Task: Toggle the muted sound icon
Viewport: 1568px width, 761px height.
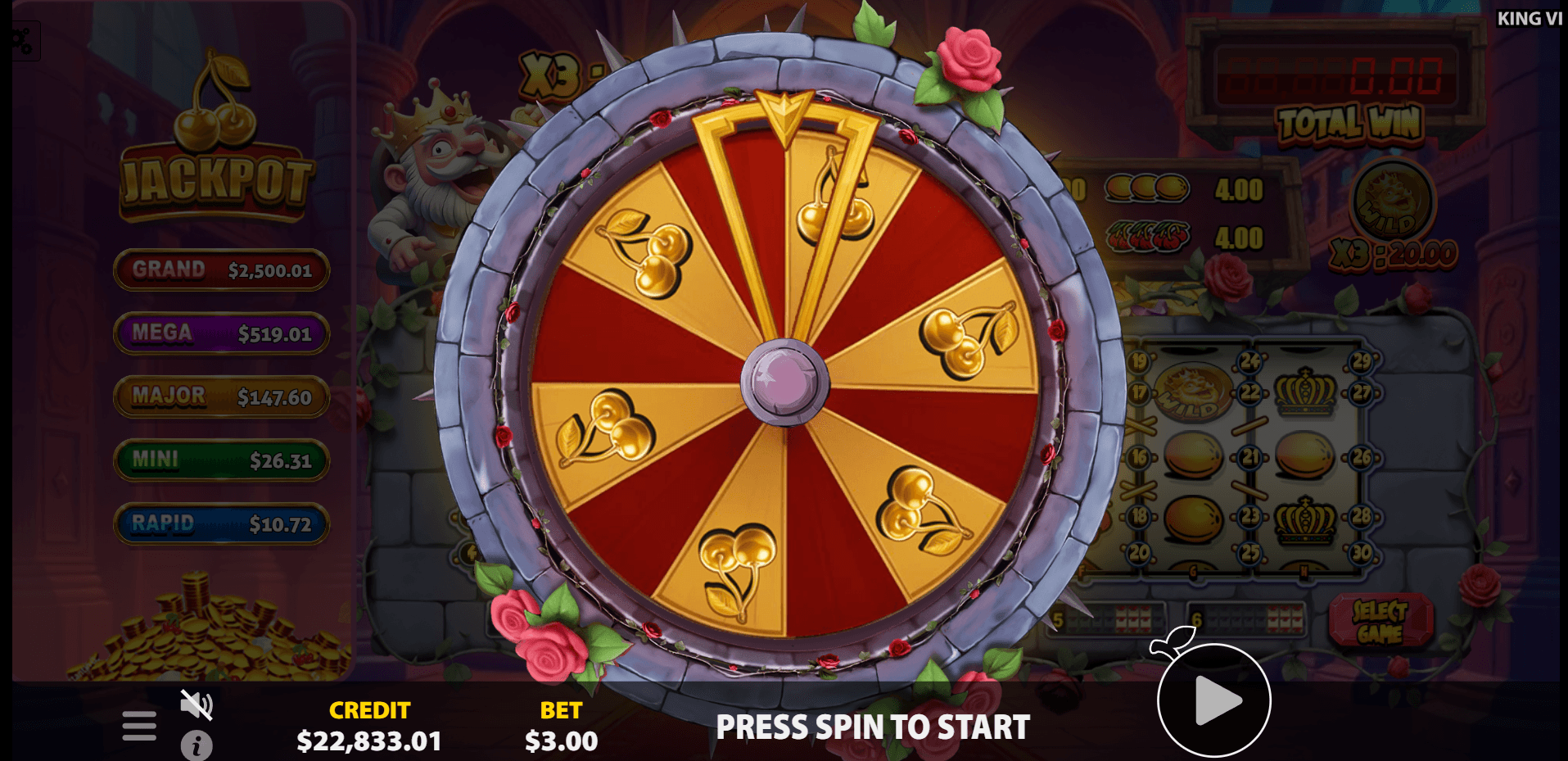Action: (197, 704)
